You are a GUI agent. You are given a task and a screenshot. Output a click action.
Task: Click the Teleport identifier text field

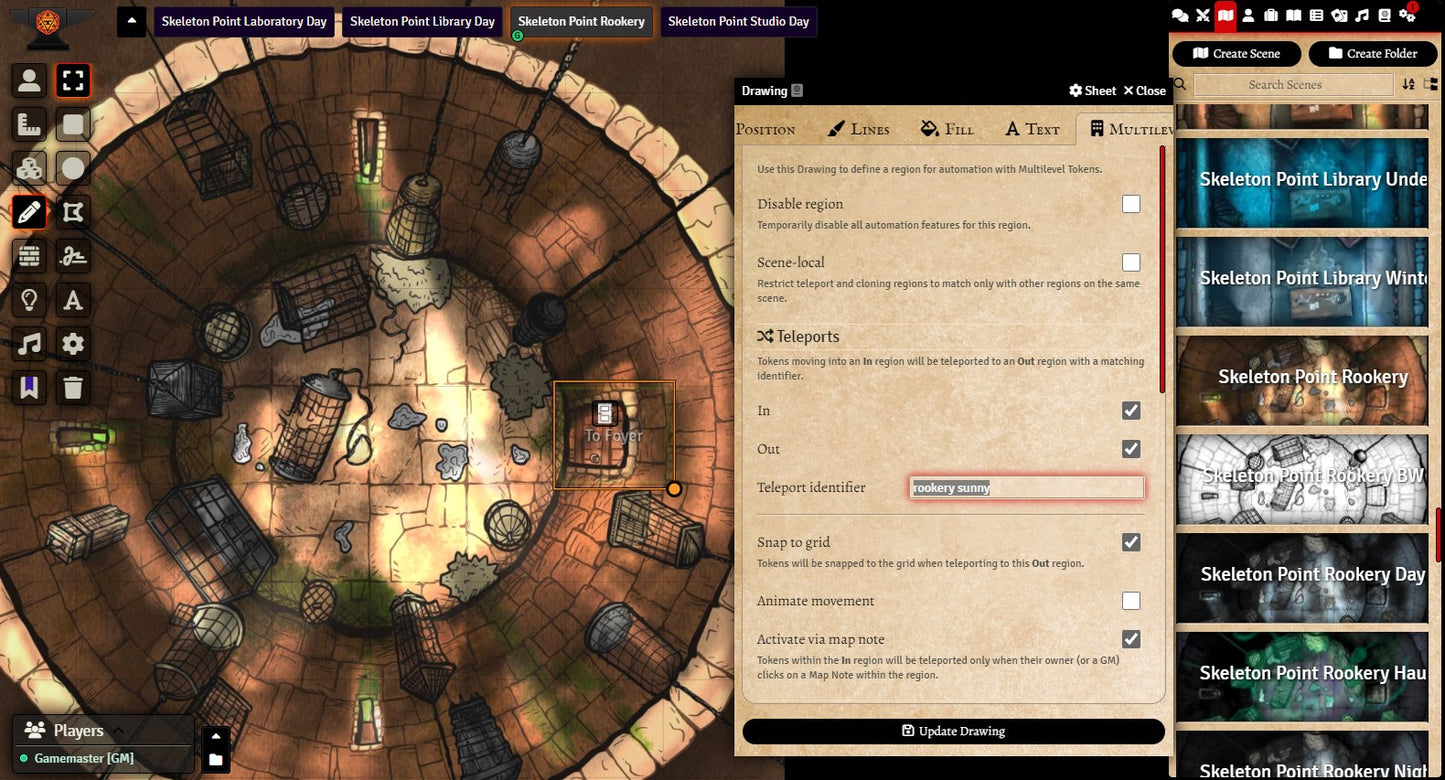pos(1026,488)
